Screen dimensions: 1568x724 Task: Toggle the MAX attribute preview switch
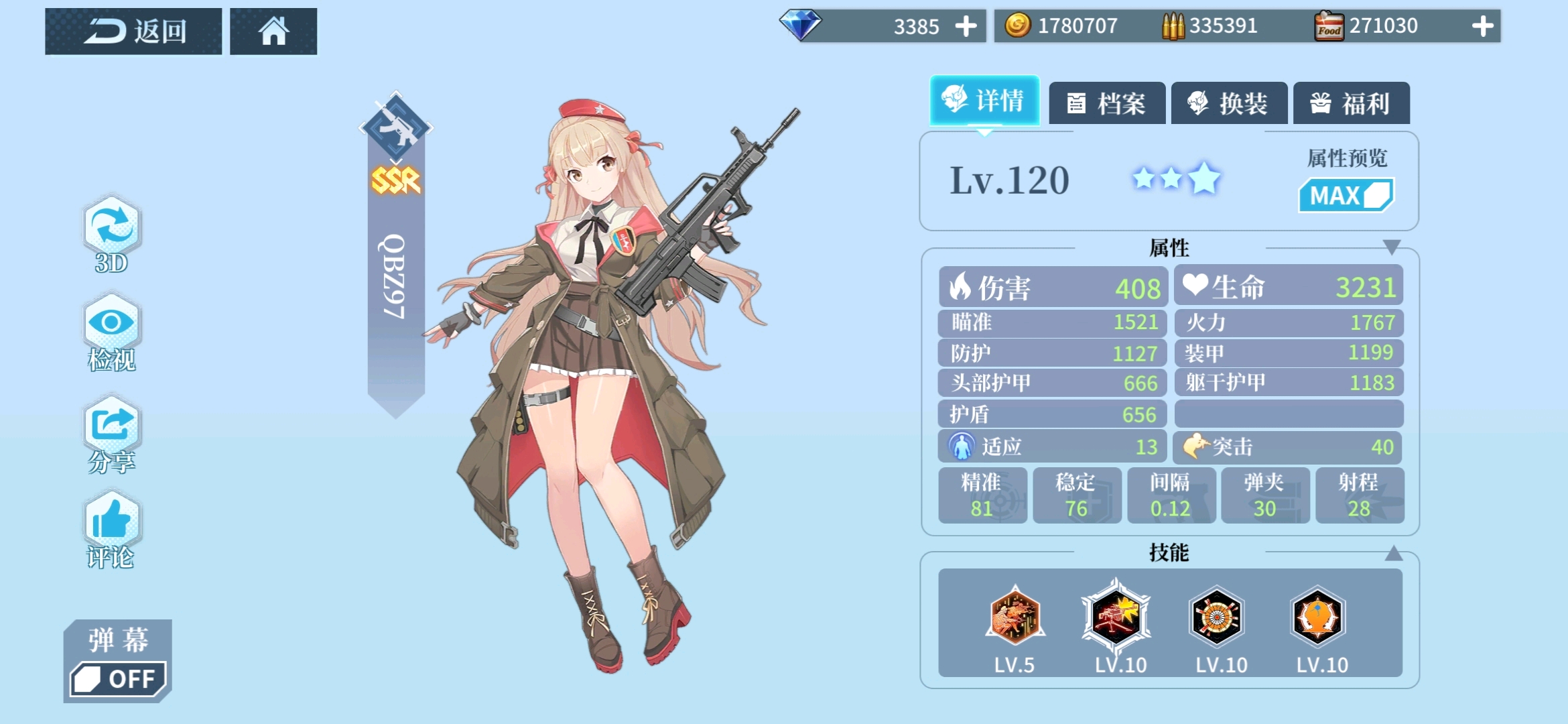(1346, 196)
